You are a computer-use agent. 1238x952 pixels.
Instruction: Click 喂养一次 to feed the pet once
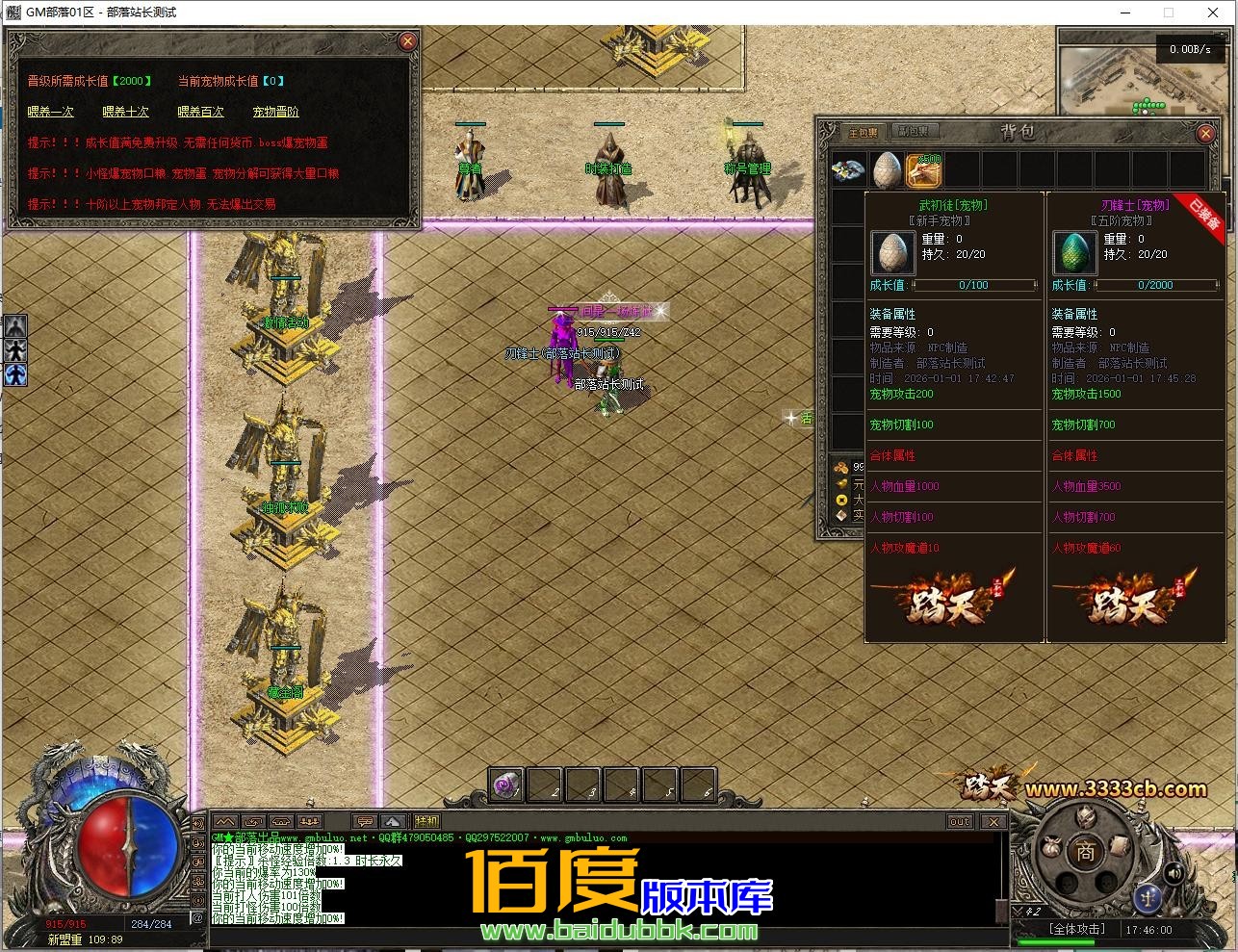[50, 112]
